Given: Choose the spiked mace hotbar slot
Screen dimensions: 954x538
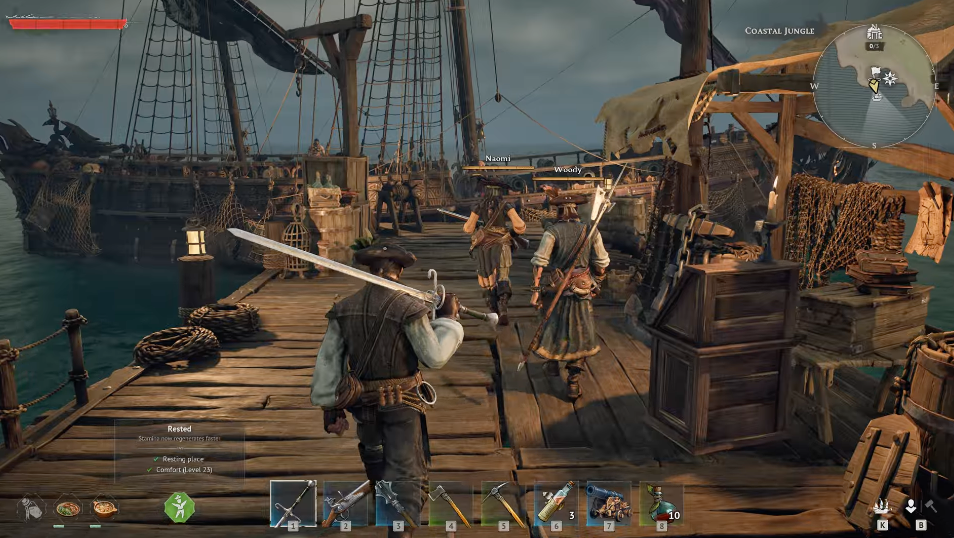Looking at the screenshot, I should pyautogui.click(x=397, y=502).
